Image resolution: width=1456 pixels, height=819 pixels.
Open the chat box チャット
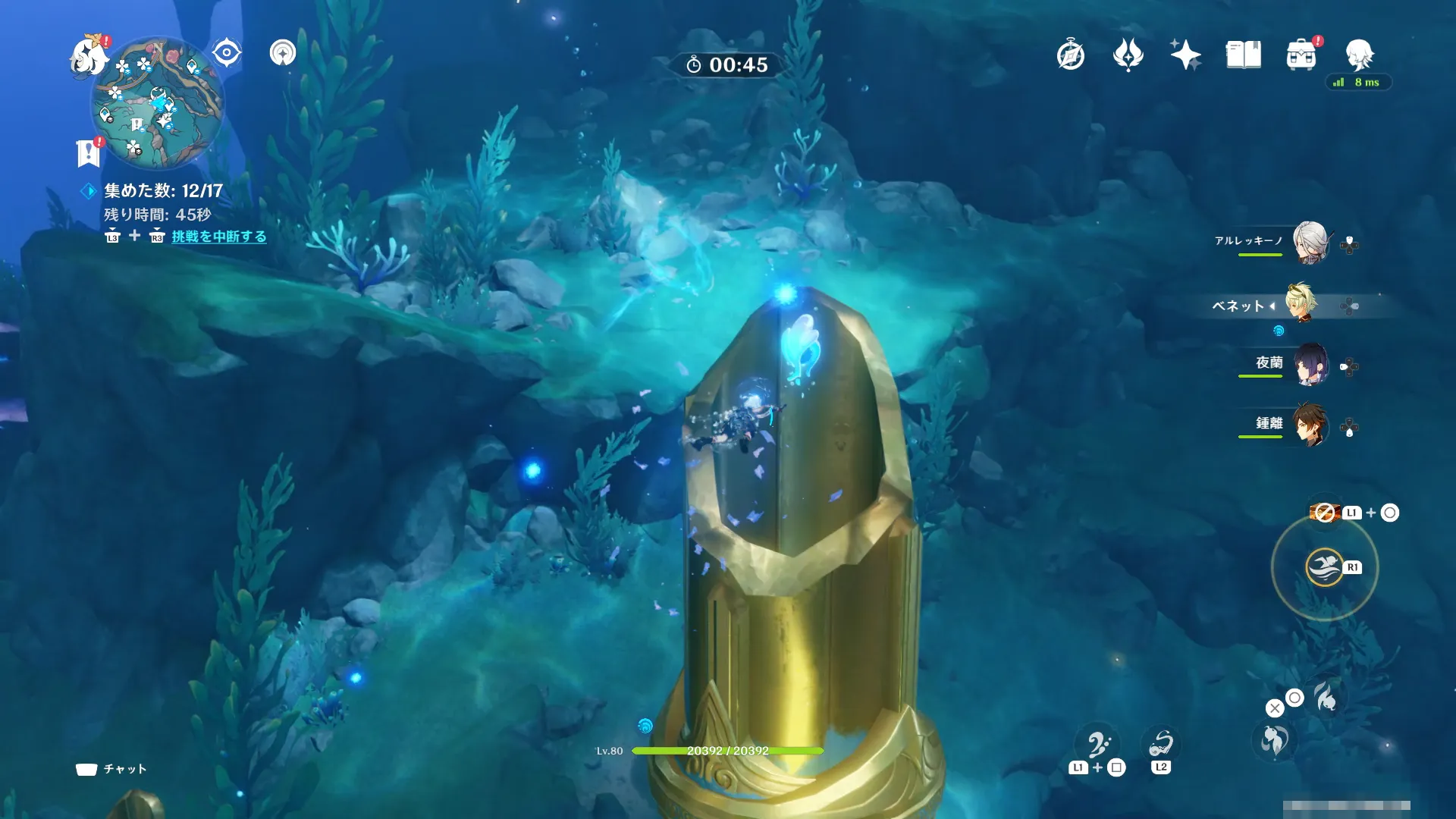[112, 769]
